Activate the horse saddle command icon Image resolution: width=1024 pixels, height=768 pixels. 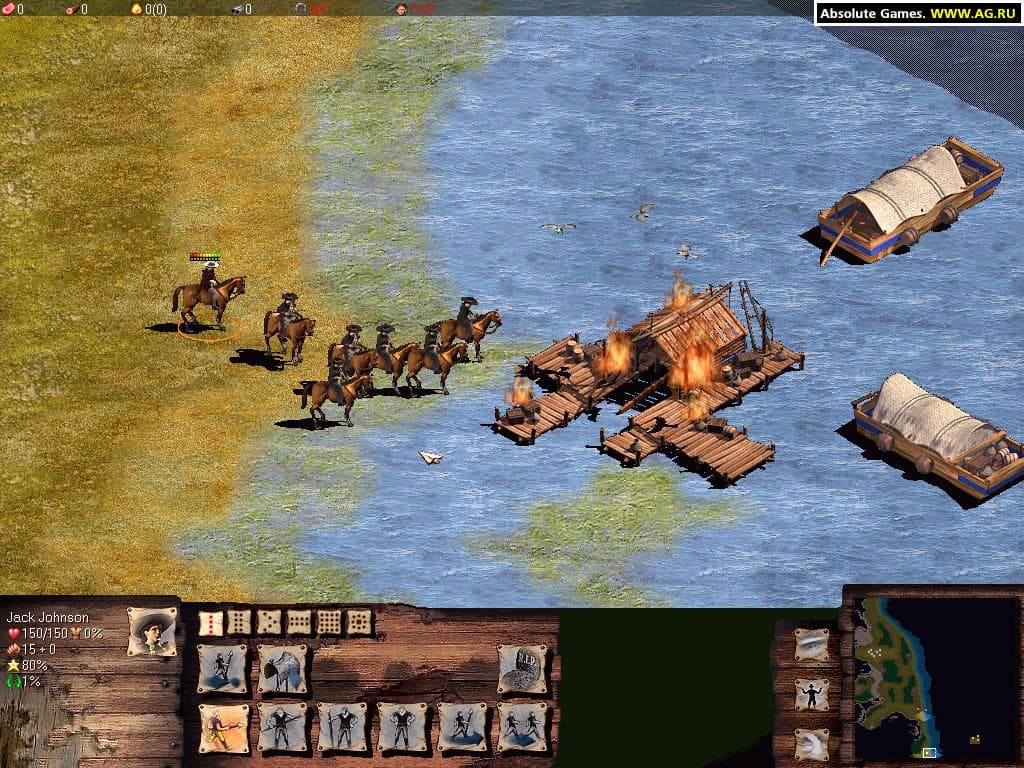282,669
